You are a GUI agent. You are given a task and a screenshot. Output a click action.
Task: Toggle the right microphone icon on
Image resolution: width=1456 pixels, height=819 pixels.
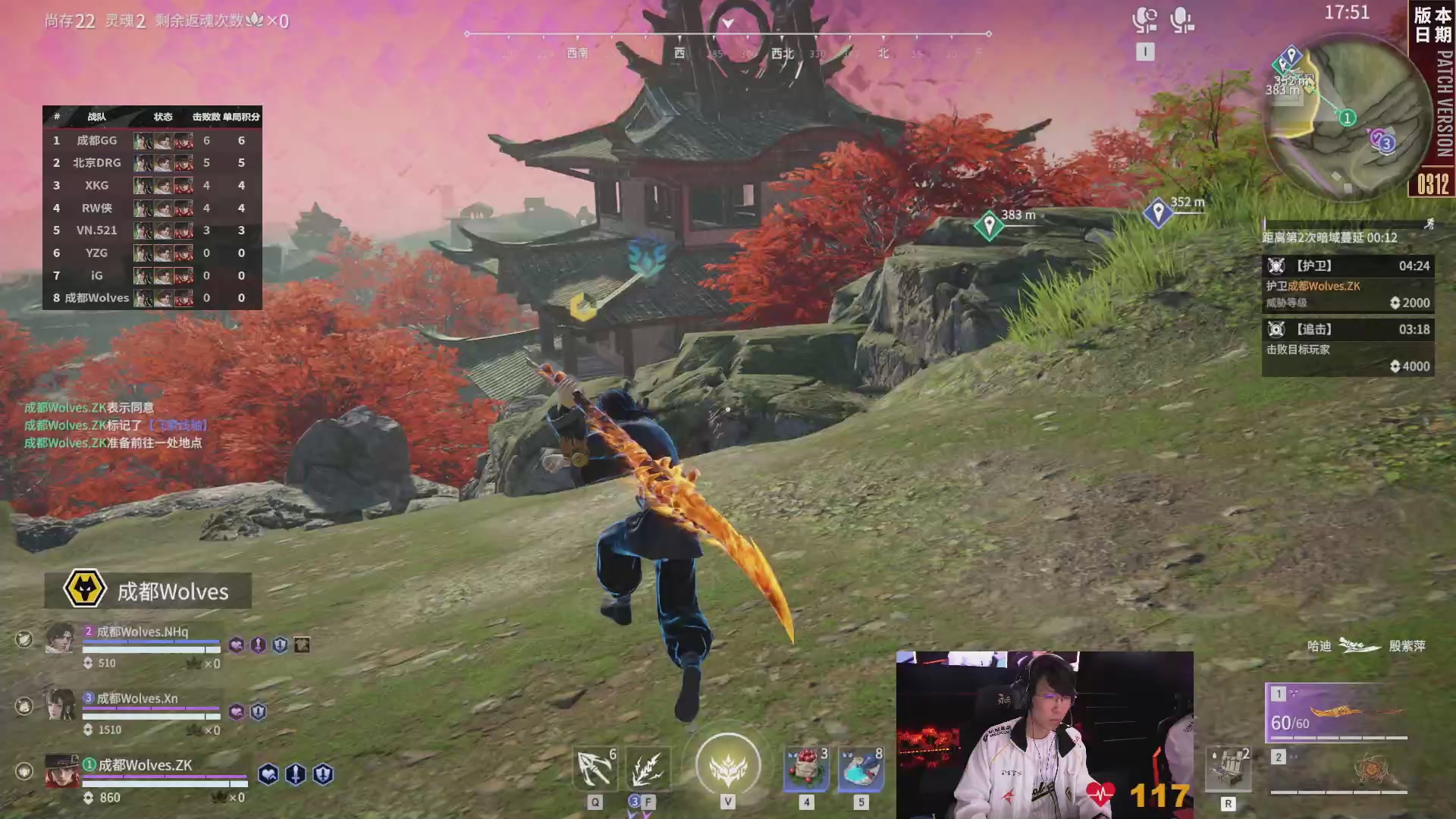click(1183, 20)
